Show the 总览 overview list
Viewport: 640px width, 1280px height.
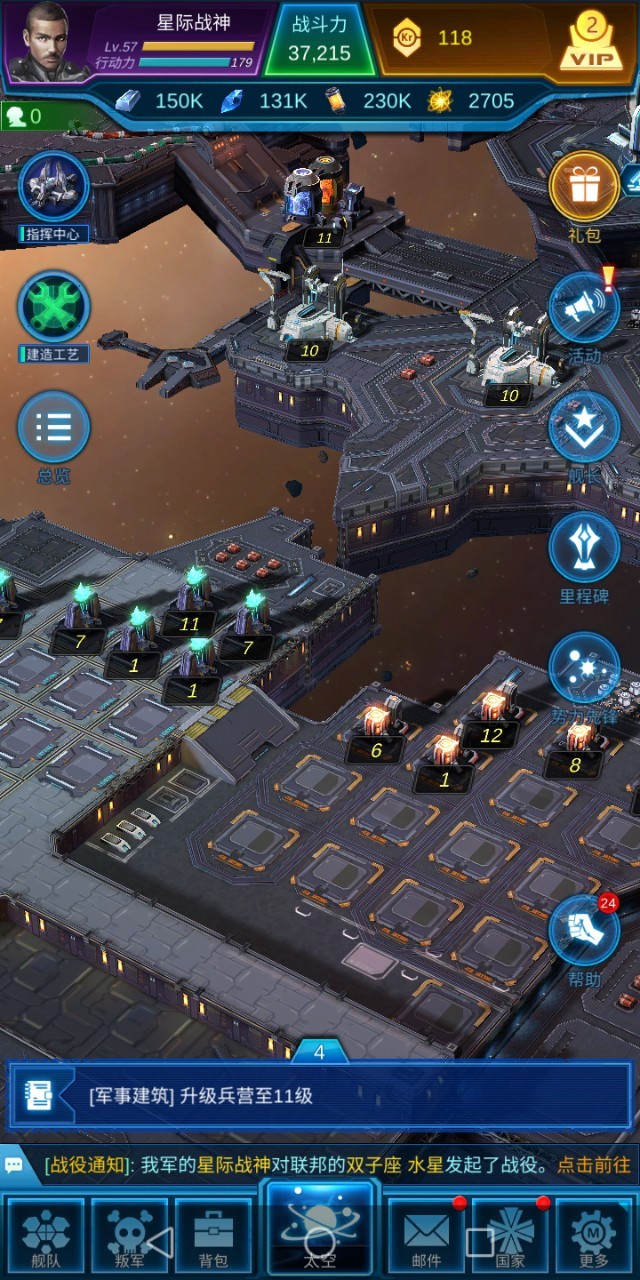point(54,427)
